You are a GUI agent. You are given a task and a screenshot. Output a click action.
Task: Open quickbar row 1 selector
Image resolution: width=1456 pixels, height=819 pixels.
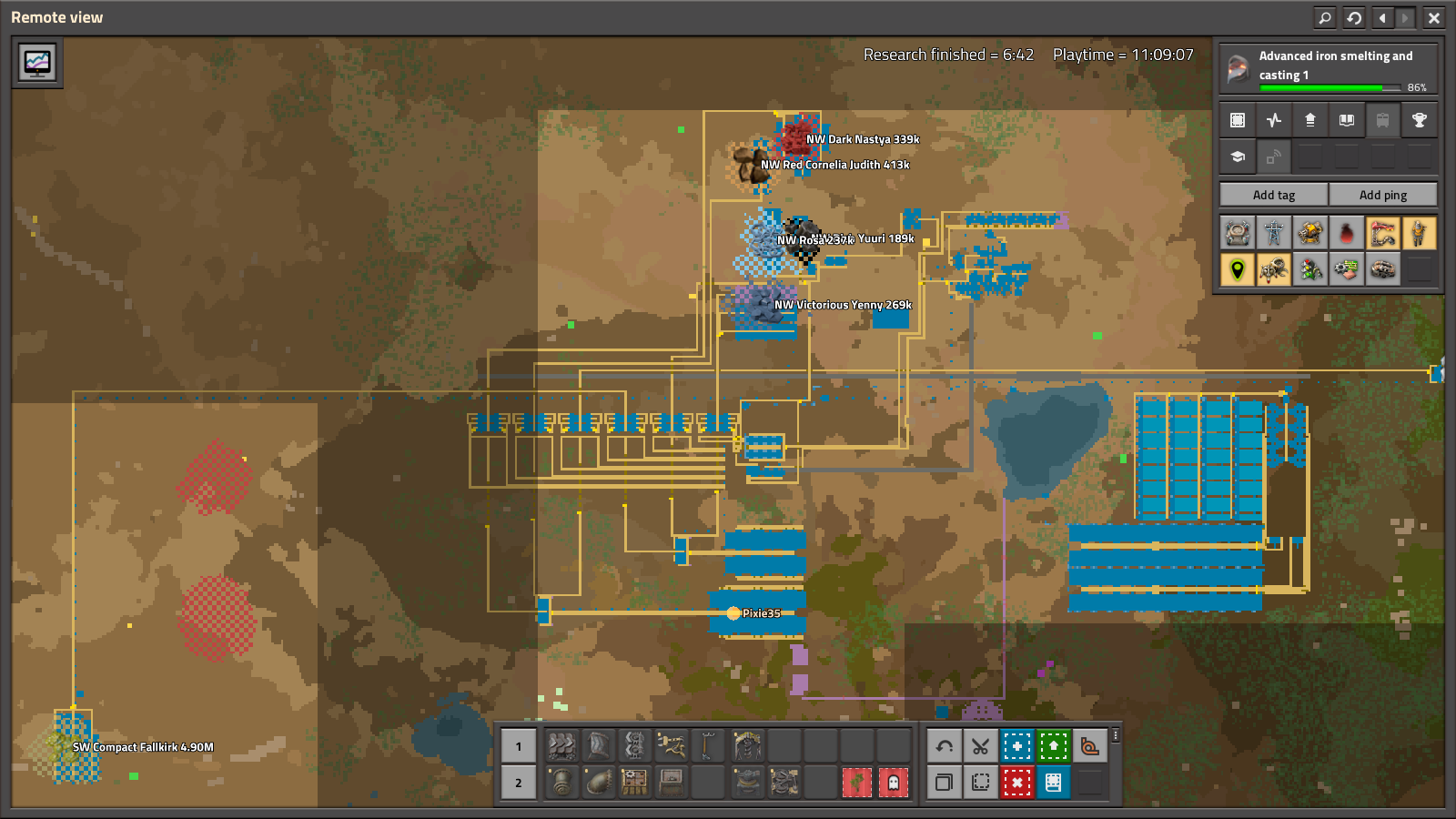coord(518,745)
